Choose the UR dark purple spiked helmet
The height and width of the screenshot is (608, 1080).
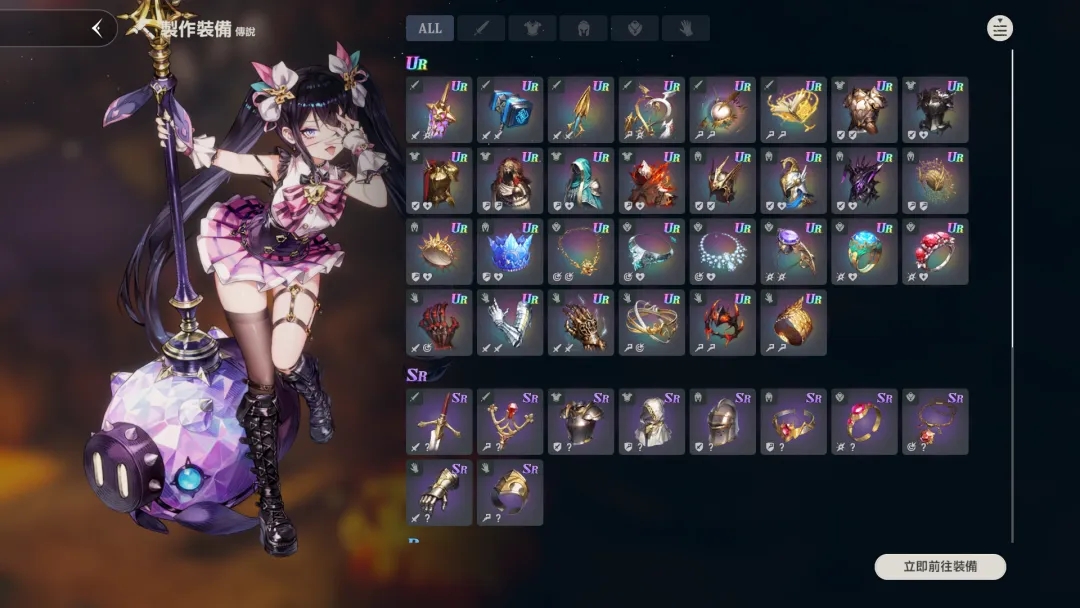click(864, 181)
